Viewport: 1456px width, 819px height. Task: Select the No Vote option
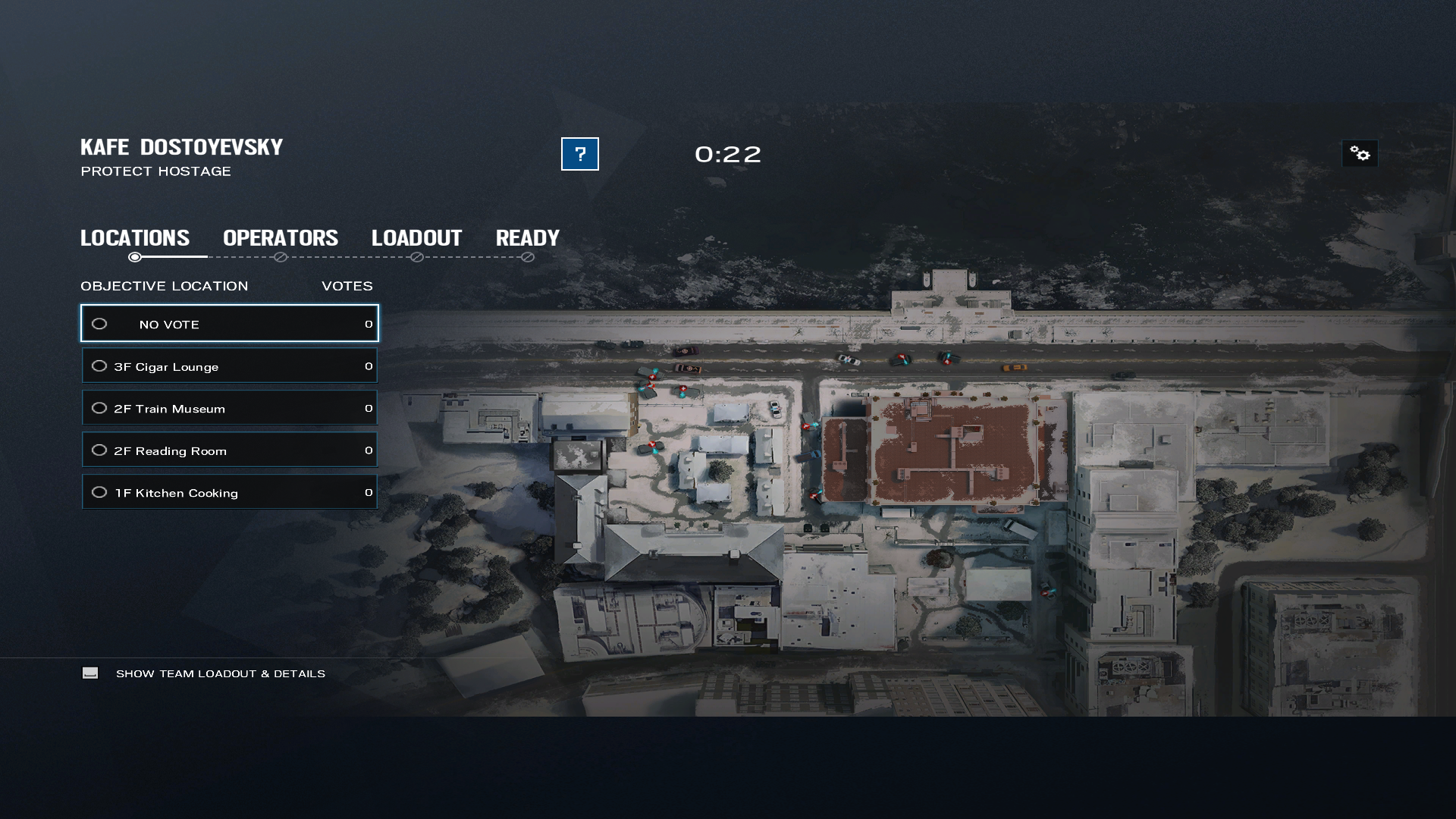coord(229,324)
